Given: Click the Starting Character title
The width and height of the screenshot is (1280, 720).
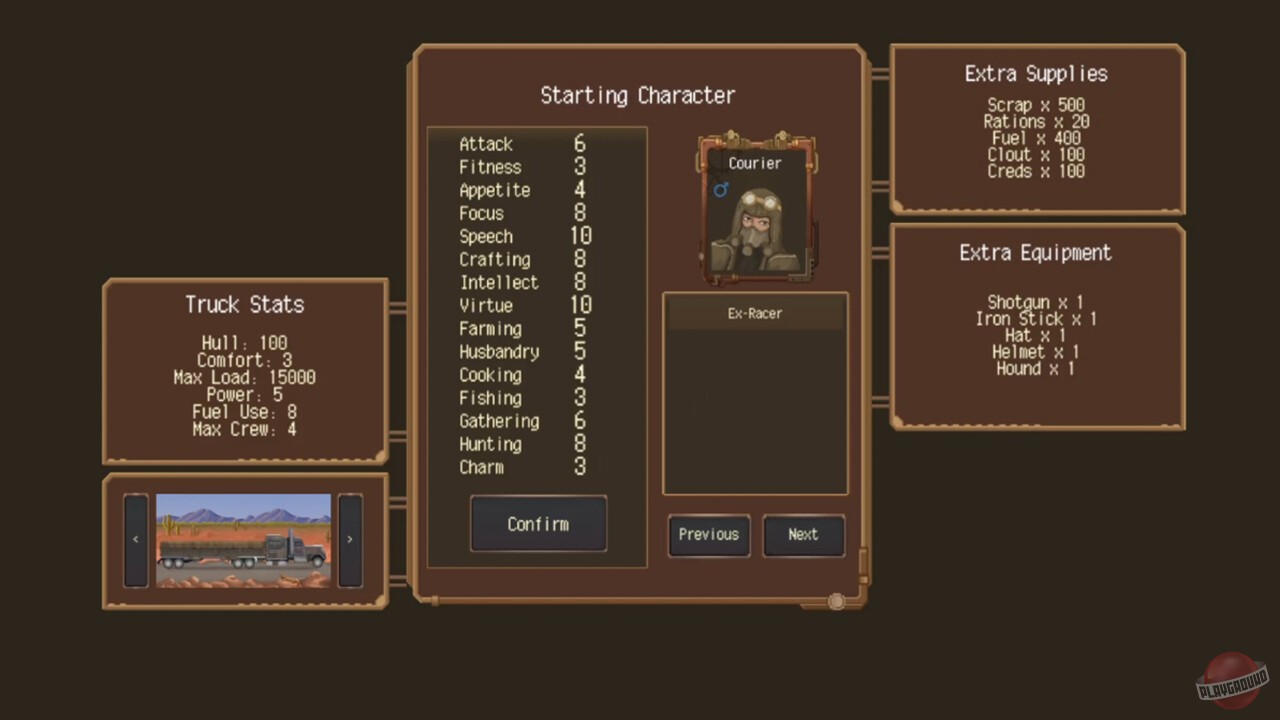Looking at the screenshot, I should (x=637, y=95).
